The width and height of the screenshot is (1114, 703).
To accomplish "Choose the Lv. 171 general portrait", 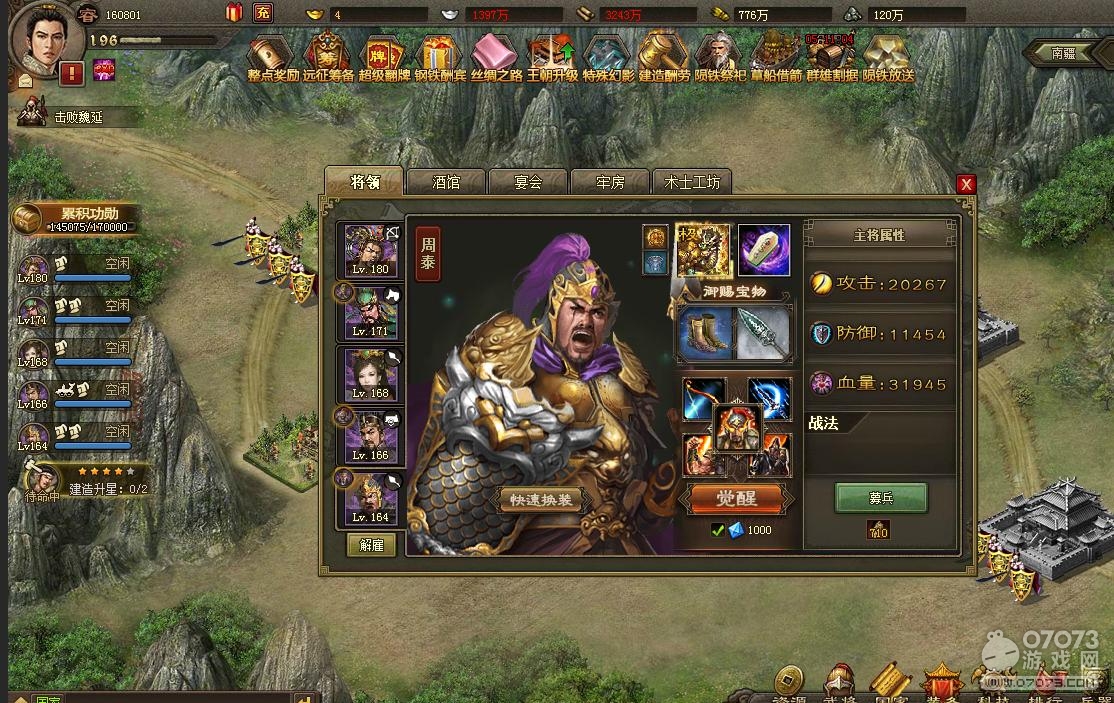I will click(371, 312).
